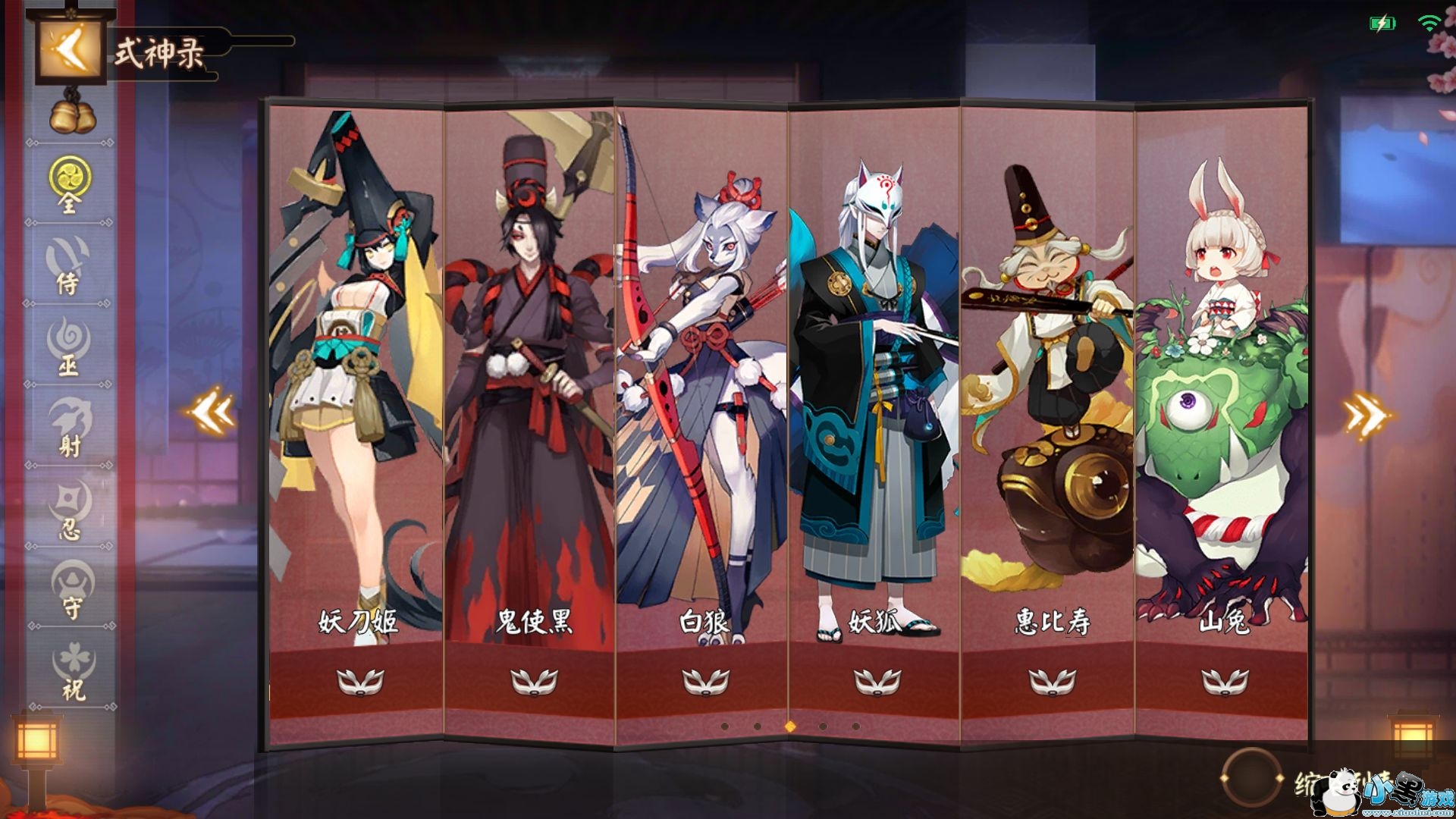Screen dimensions: 1456x819
Task: Click the mask icon under 山兔
Action: (x=1225, y=682)
